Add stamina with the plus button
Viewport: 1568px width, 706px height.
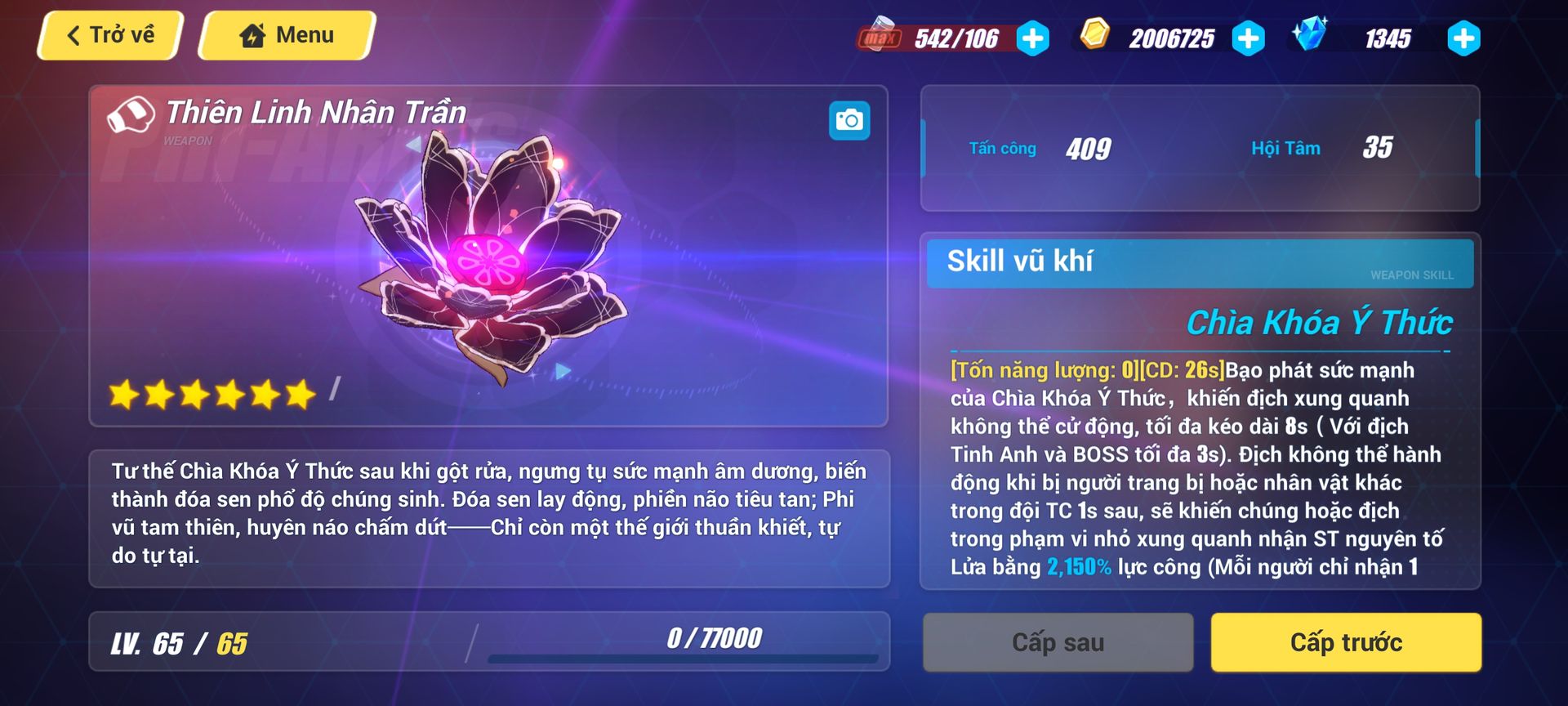click(1033, 38)
